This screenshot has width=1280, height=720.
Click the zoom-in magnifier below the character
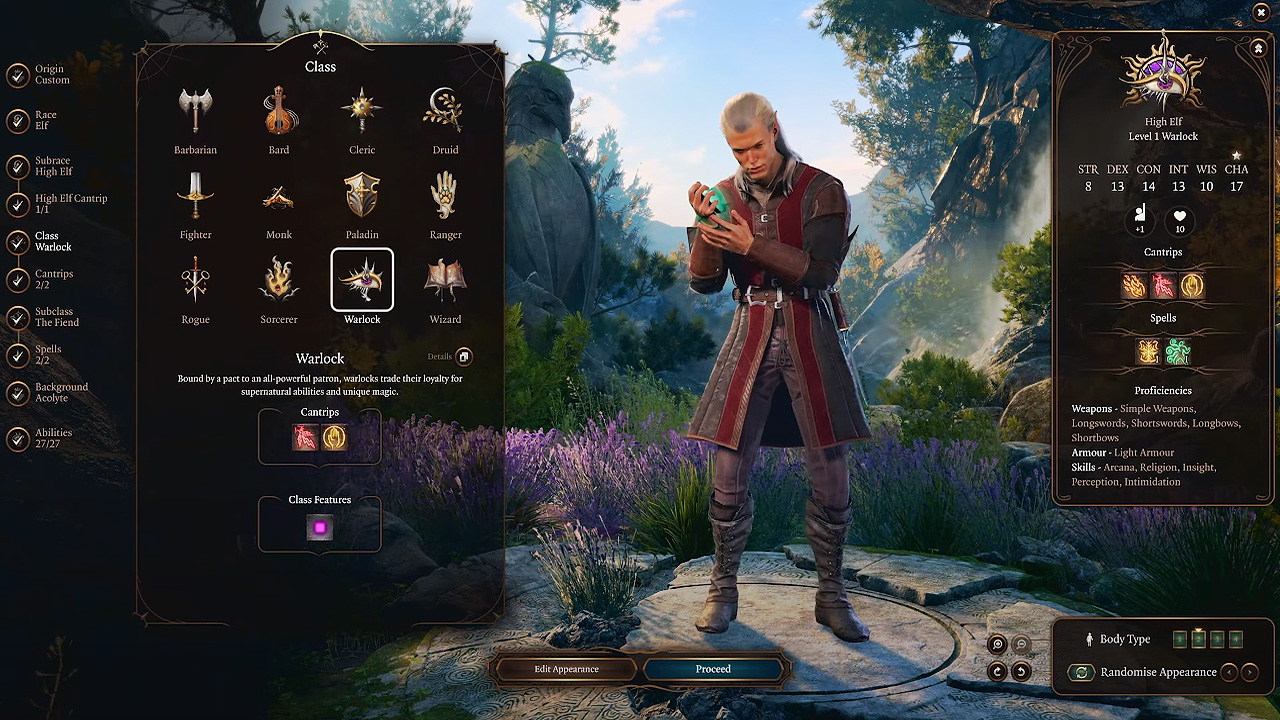coord(996,644)
